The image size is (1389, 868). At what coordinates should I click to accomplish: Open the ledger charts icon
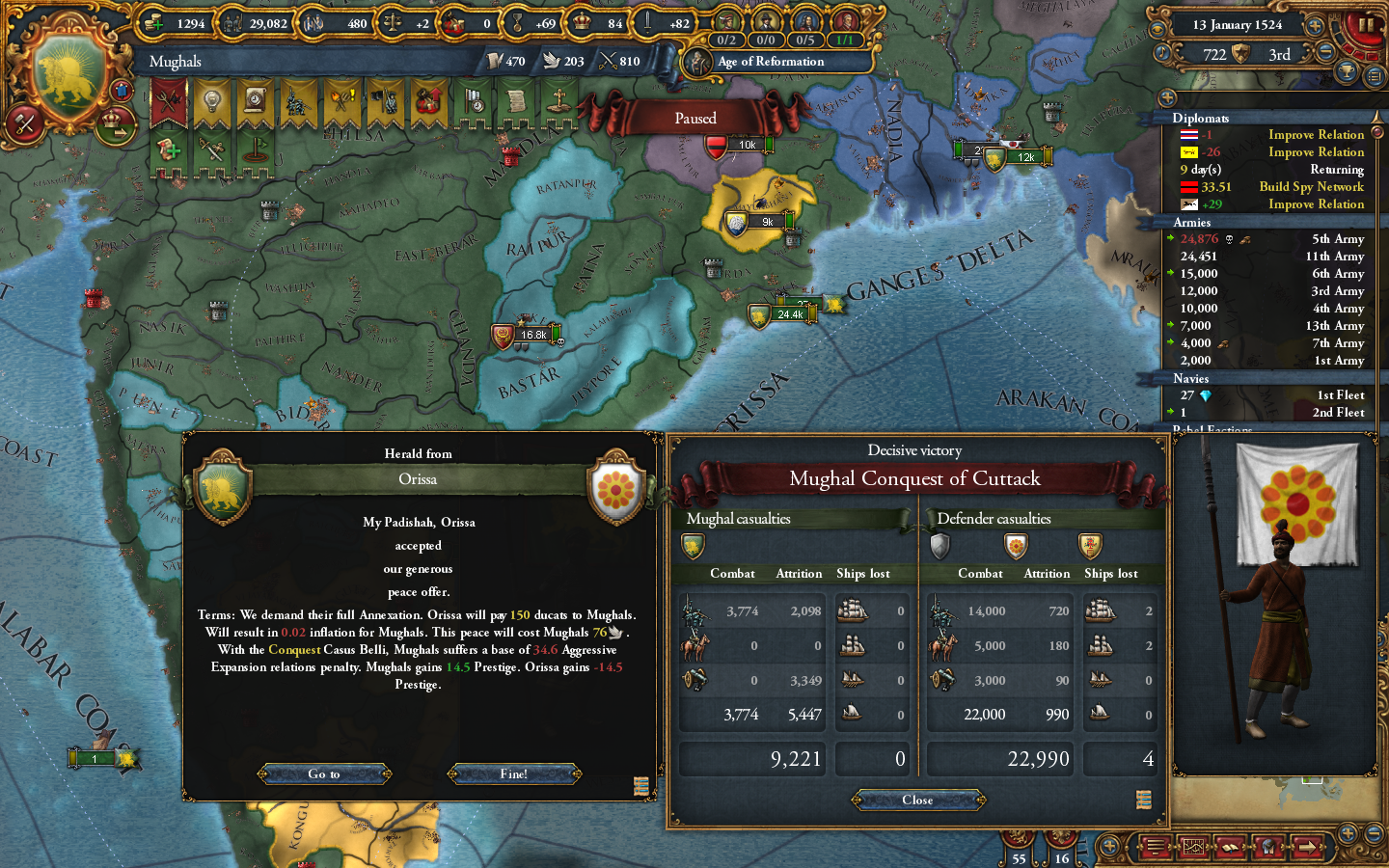pos(1194,848)
